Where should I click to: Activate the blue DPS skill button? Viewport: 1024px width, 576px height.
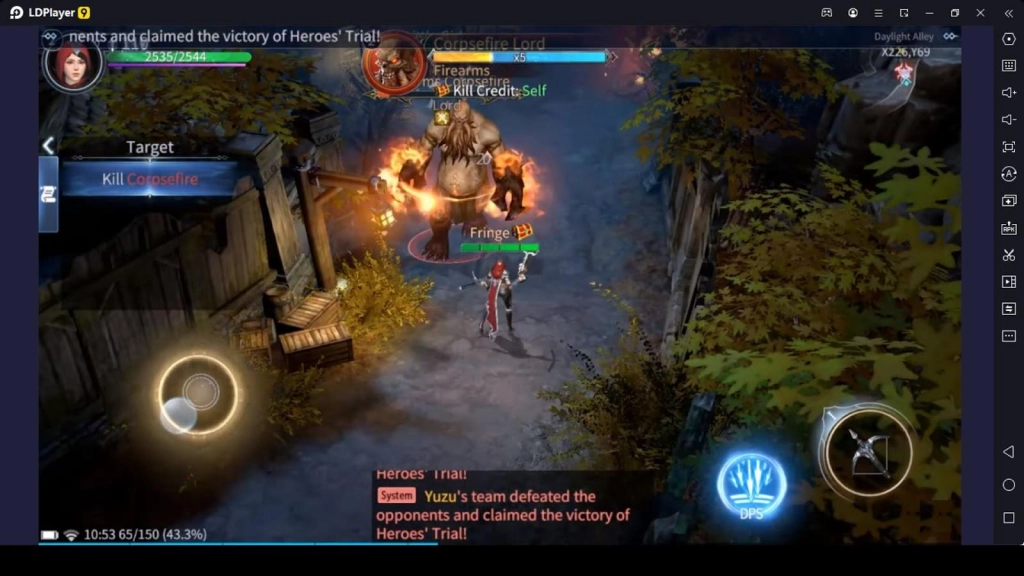pyautogui.click(x=751, y=486)
